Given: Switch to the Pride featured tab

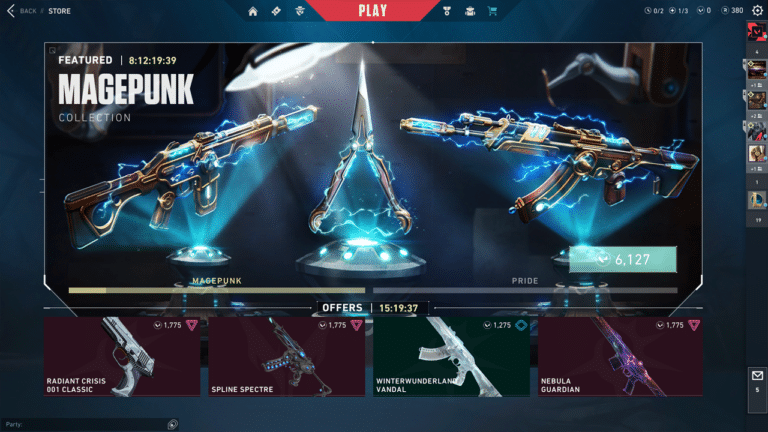Looking at the screenshot, I should pyautogui.click(x=524, y=284).
